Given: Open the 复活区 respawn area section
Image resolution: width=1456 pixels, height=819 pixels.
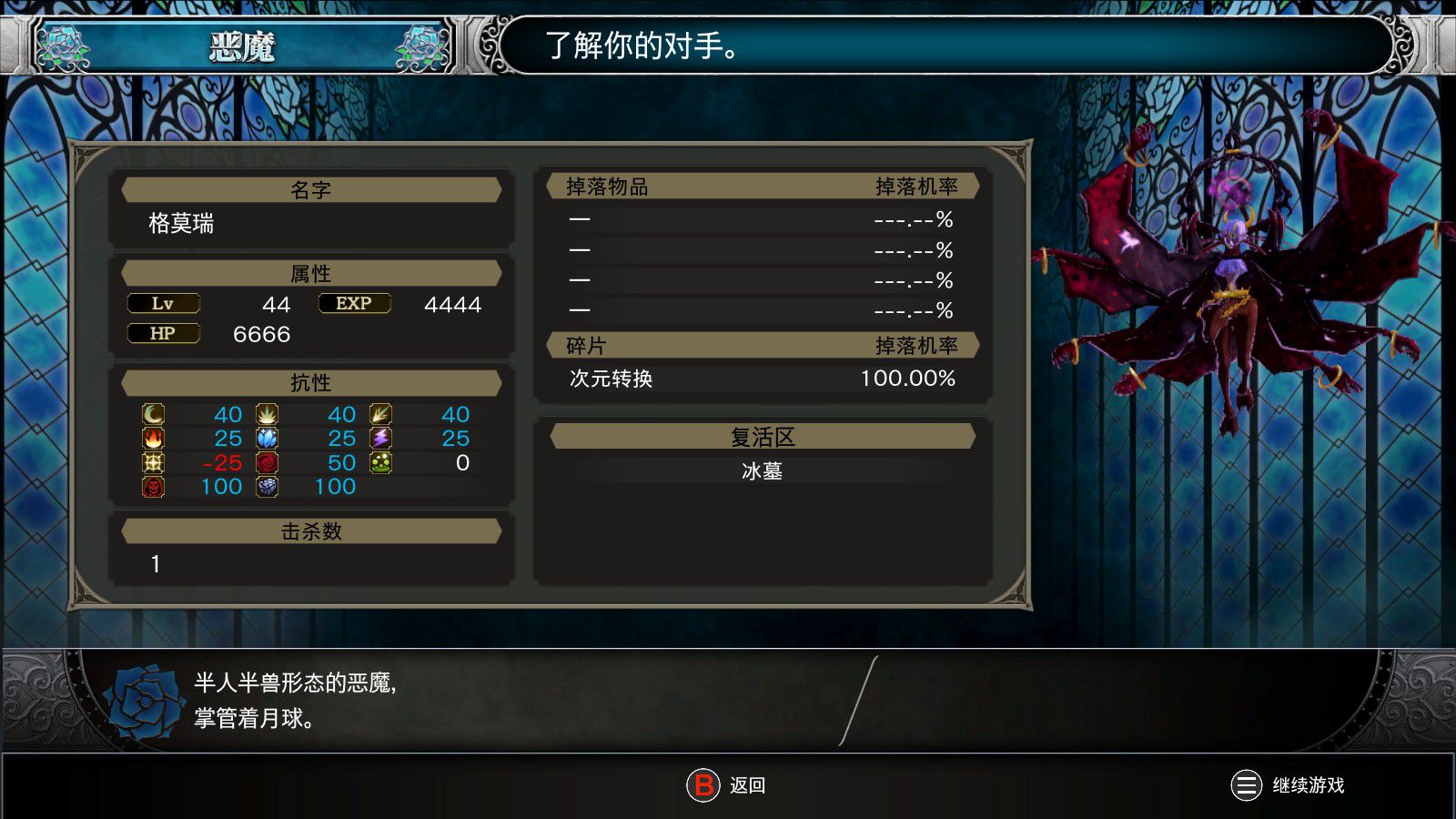Looking at the screenshot, I should [763, 436].
